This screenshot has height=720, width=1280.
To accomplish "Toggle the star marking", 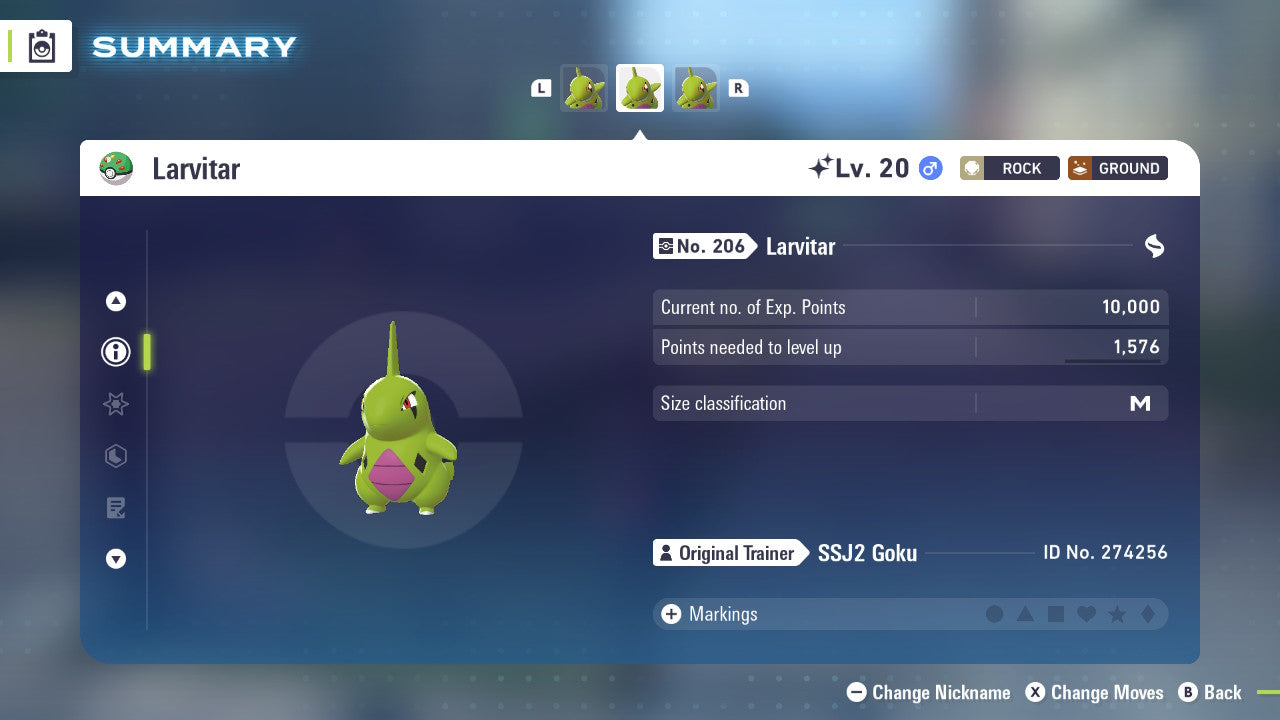I will click(1115, 614).
